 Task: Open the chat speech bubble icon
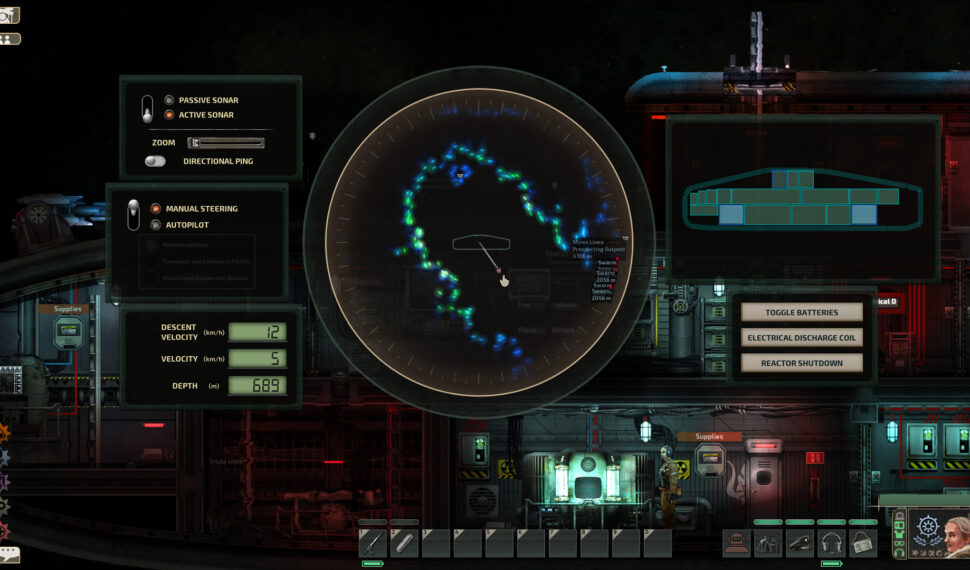[9, 553]
